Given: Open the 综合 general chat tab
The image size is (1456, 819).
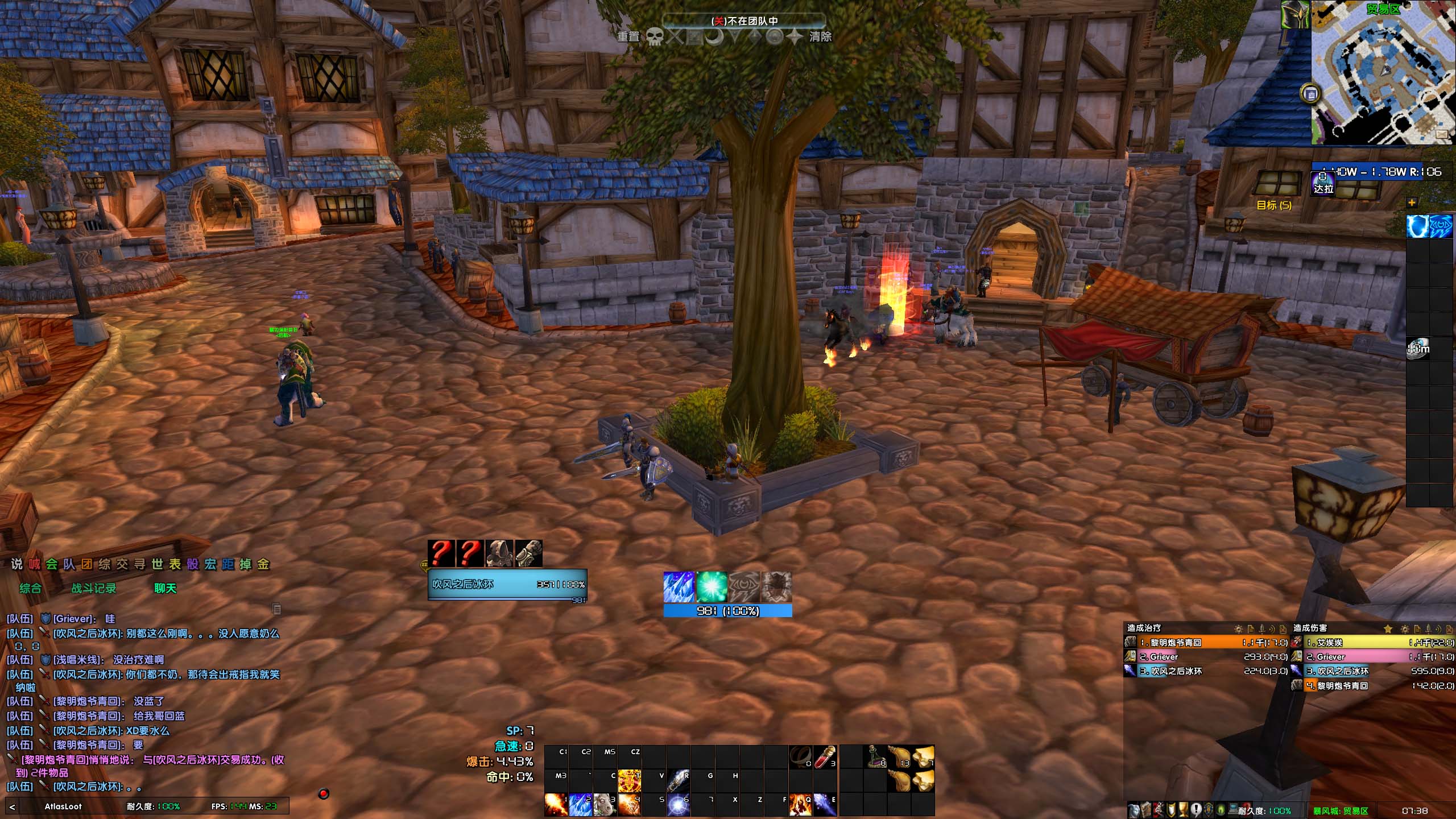Looking at the screenshot, I should pos(30,588).
